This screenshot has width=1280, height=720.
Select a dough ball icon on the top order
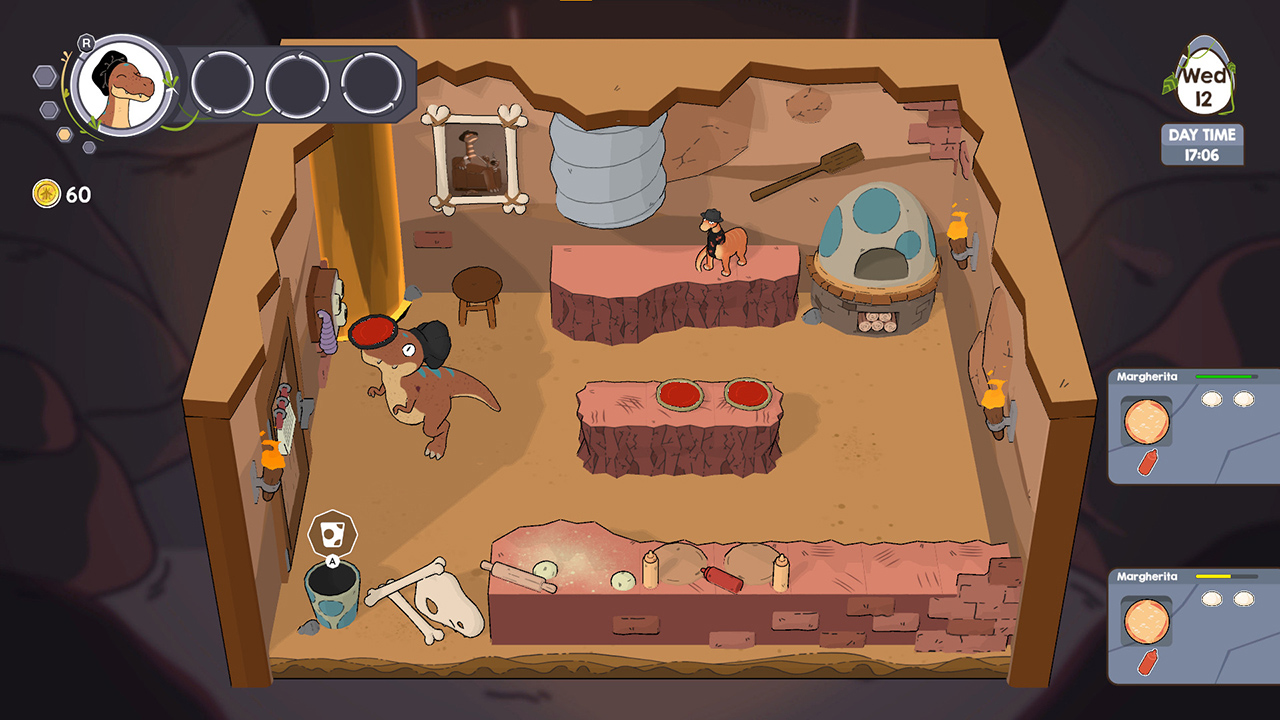(1211, 399)
